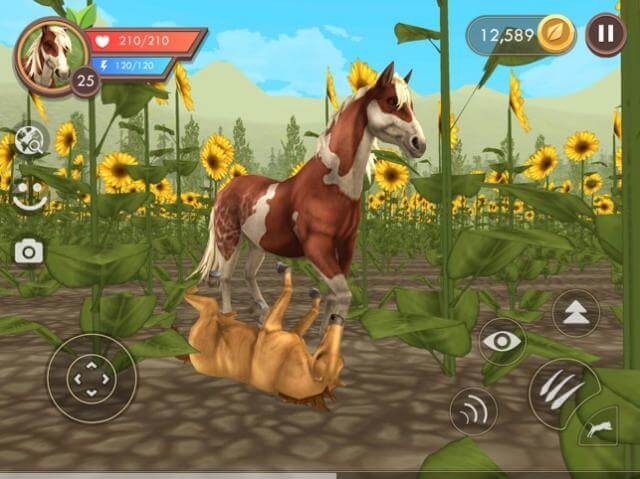Pause the game
Screen dimensions: 640x479
coord(606,35)
